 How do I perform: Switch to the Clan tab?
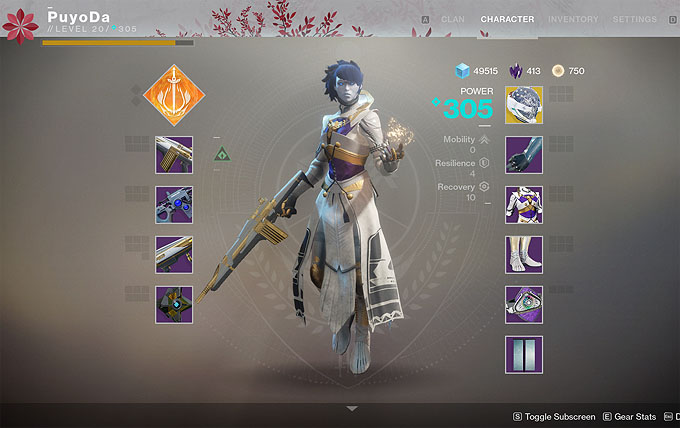click(x=452, y=19)
